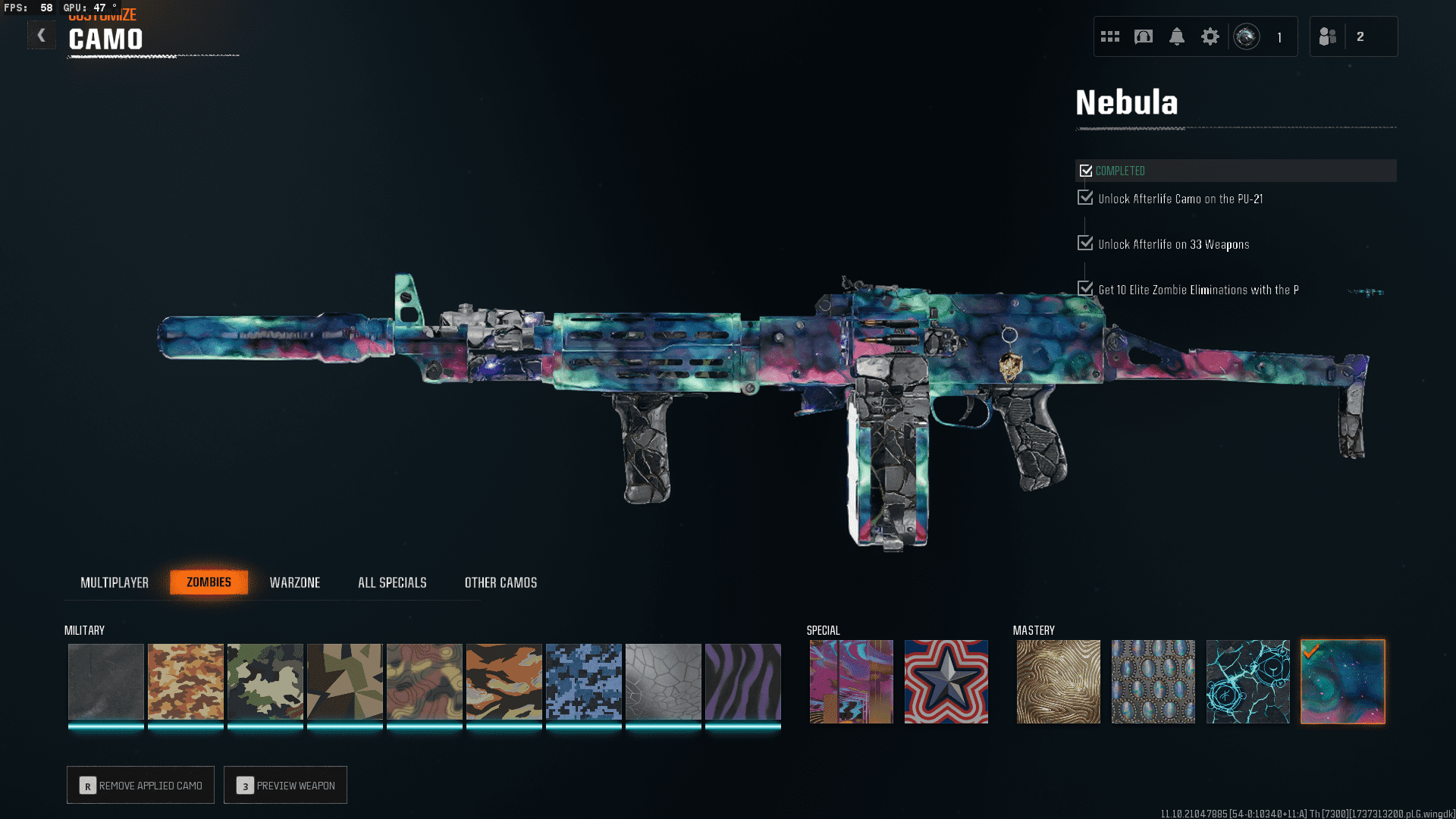Switch to Other Camos tab
The height and width of the screenshot is (819, 1456).
tap(500, 582)
